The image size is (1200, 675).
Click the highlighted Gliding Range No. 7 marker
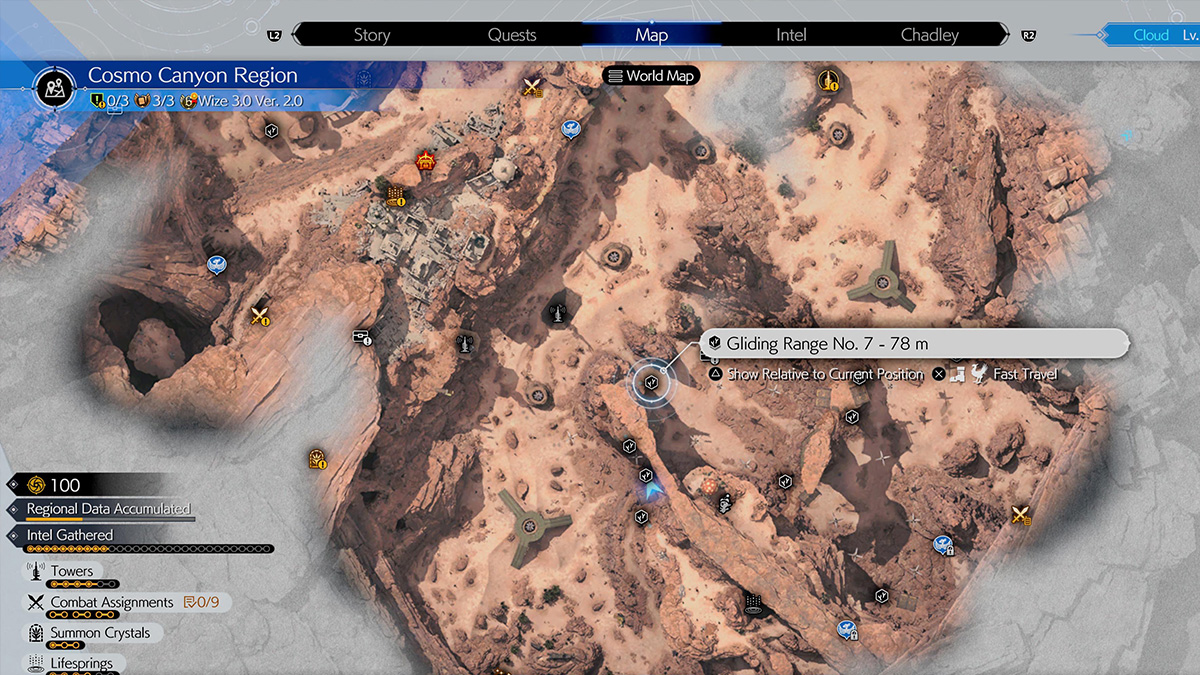point(651,381)
